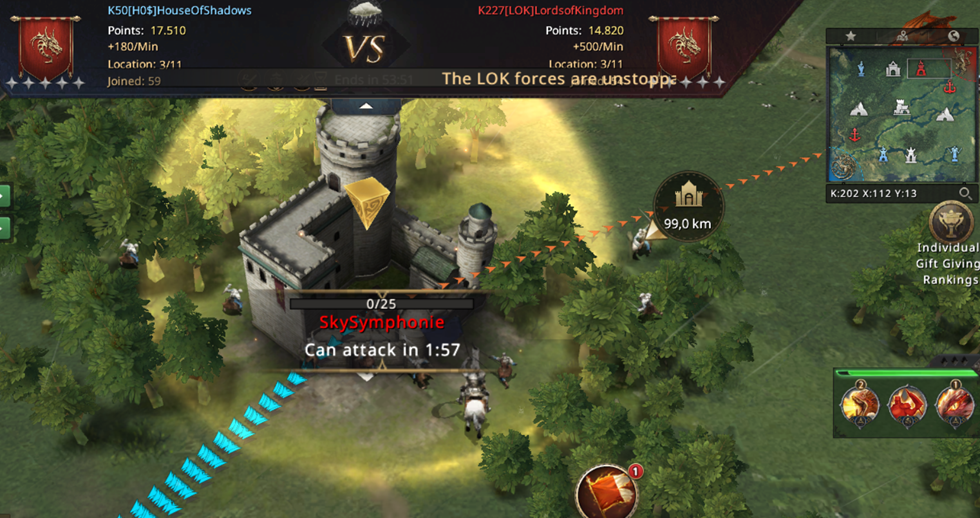
Task: Select the star favorites tab above minimap
Action: tap(851, 36)
